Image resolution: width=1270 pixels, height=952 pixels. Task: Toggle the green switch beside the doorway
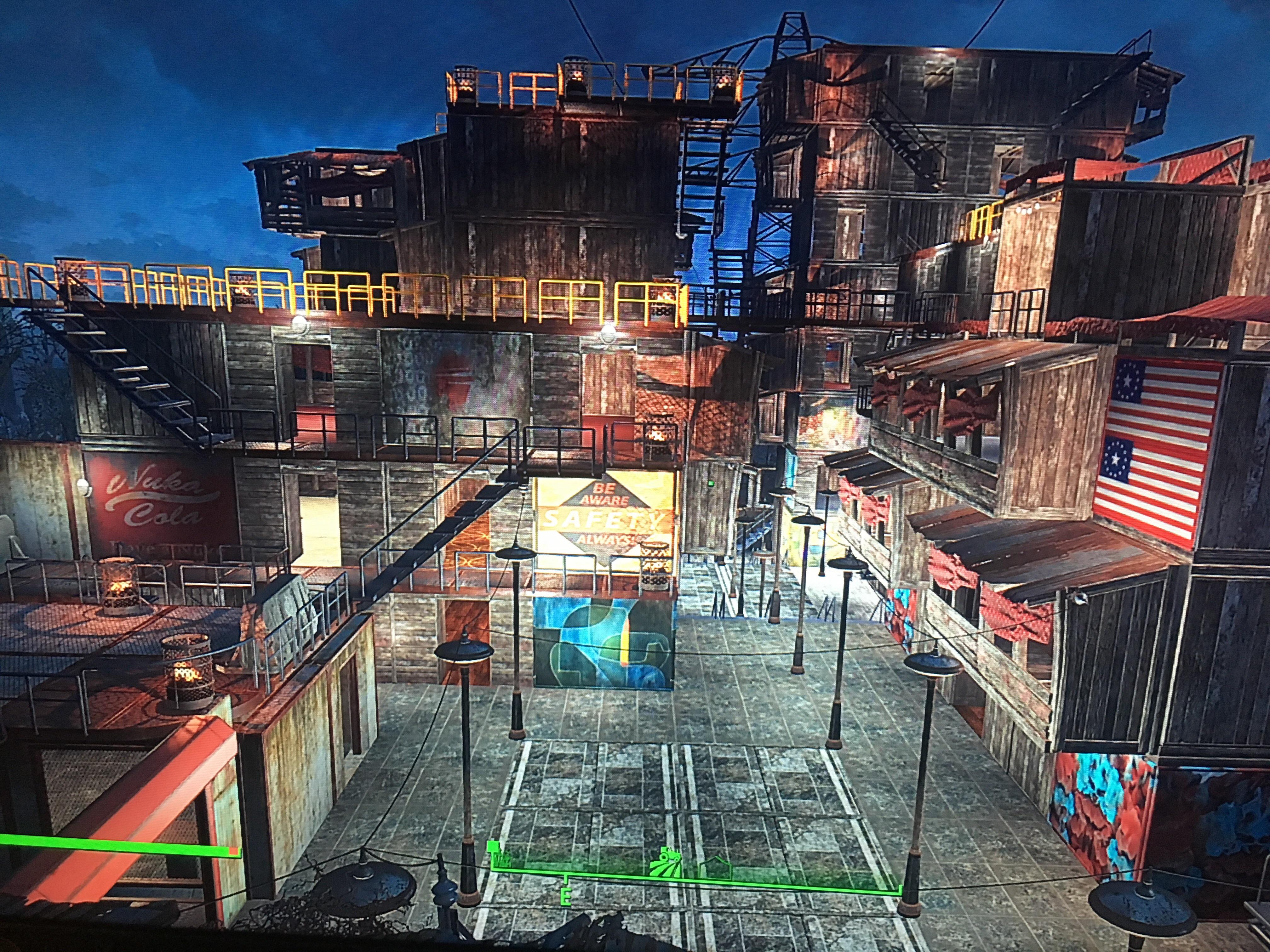click(711, 483)
